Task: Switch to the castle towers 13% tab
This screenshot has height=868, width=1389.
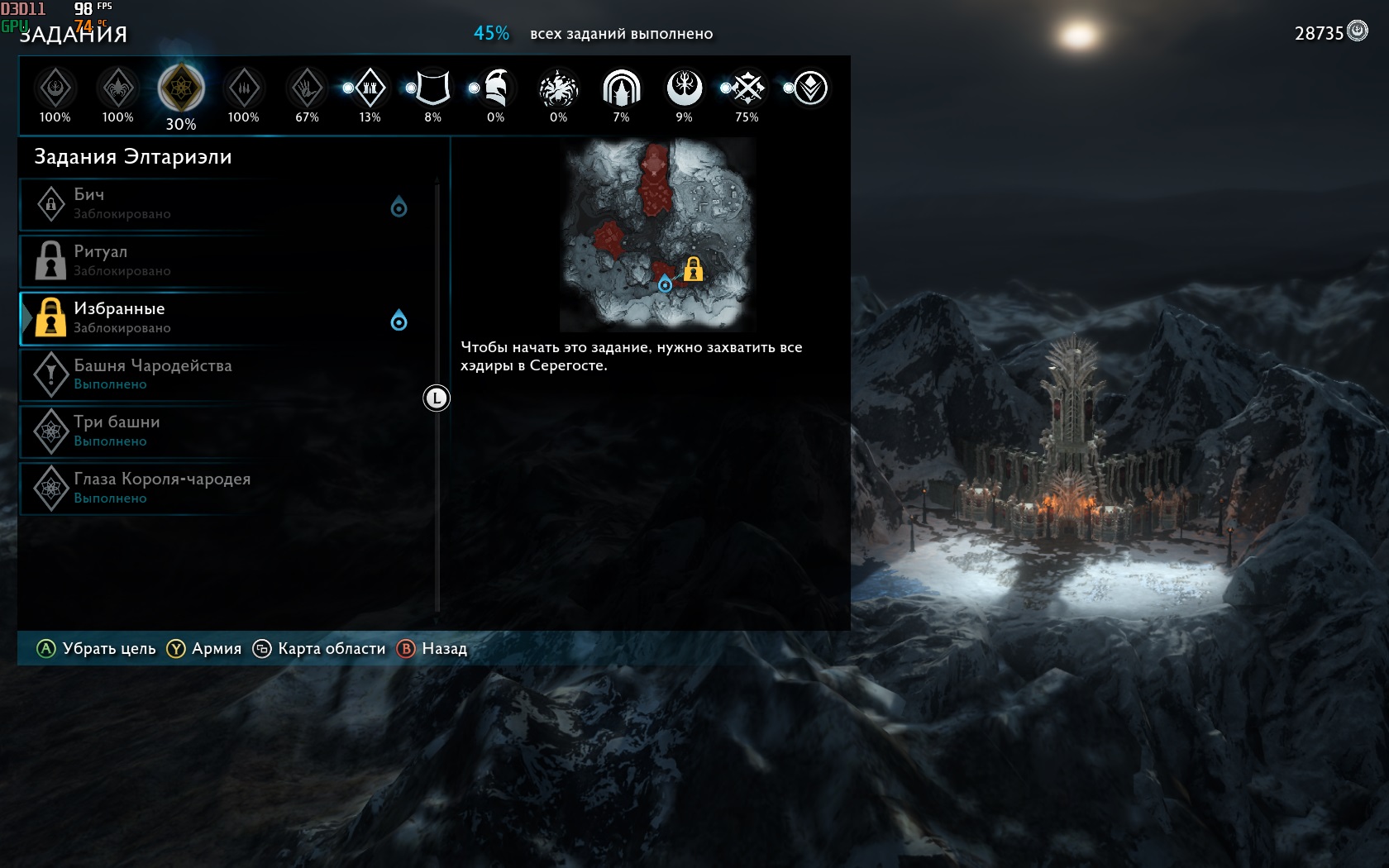Action: [370, 88]
